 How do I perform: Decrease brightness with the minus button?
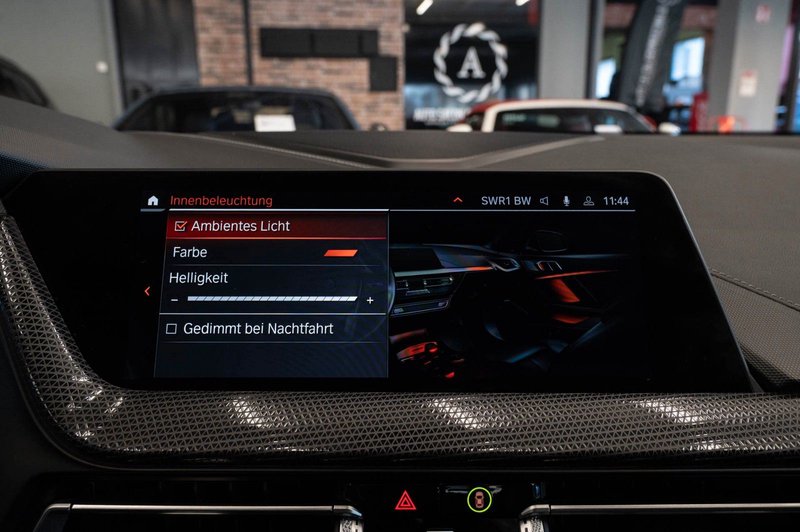click(175, 300)
